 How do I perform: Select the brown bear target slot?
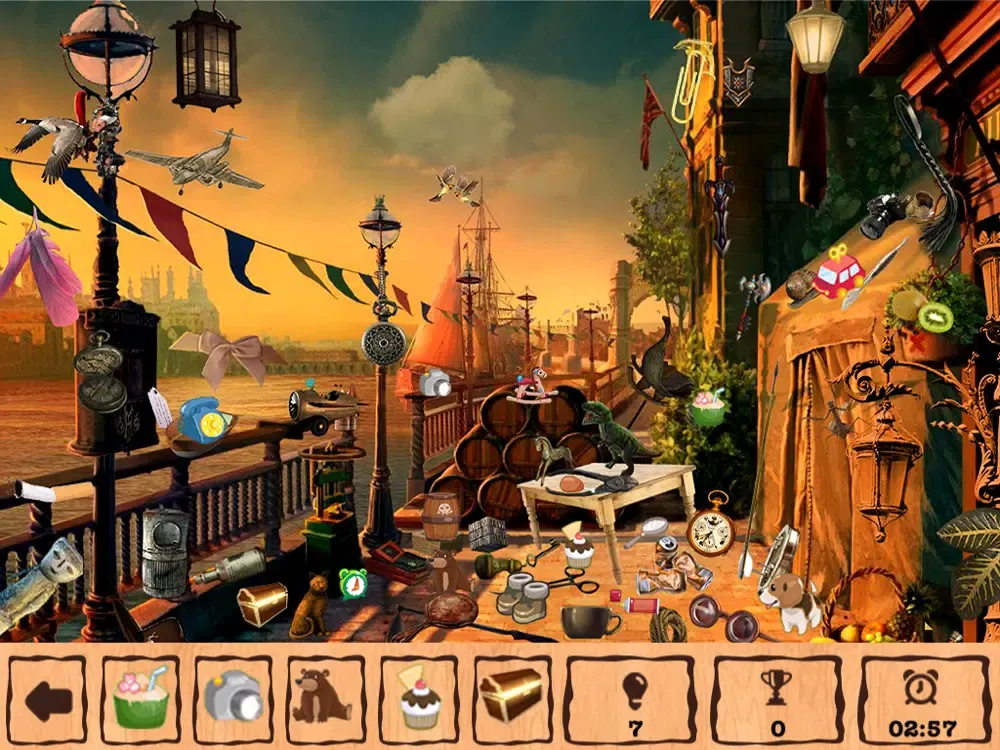pos(326,699)
